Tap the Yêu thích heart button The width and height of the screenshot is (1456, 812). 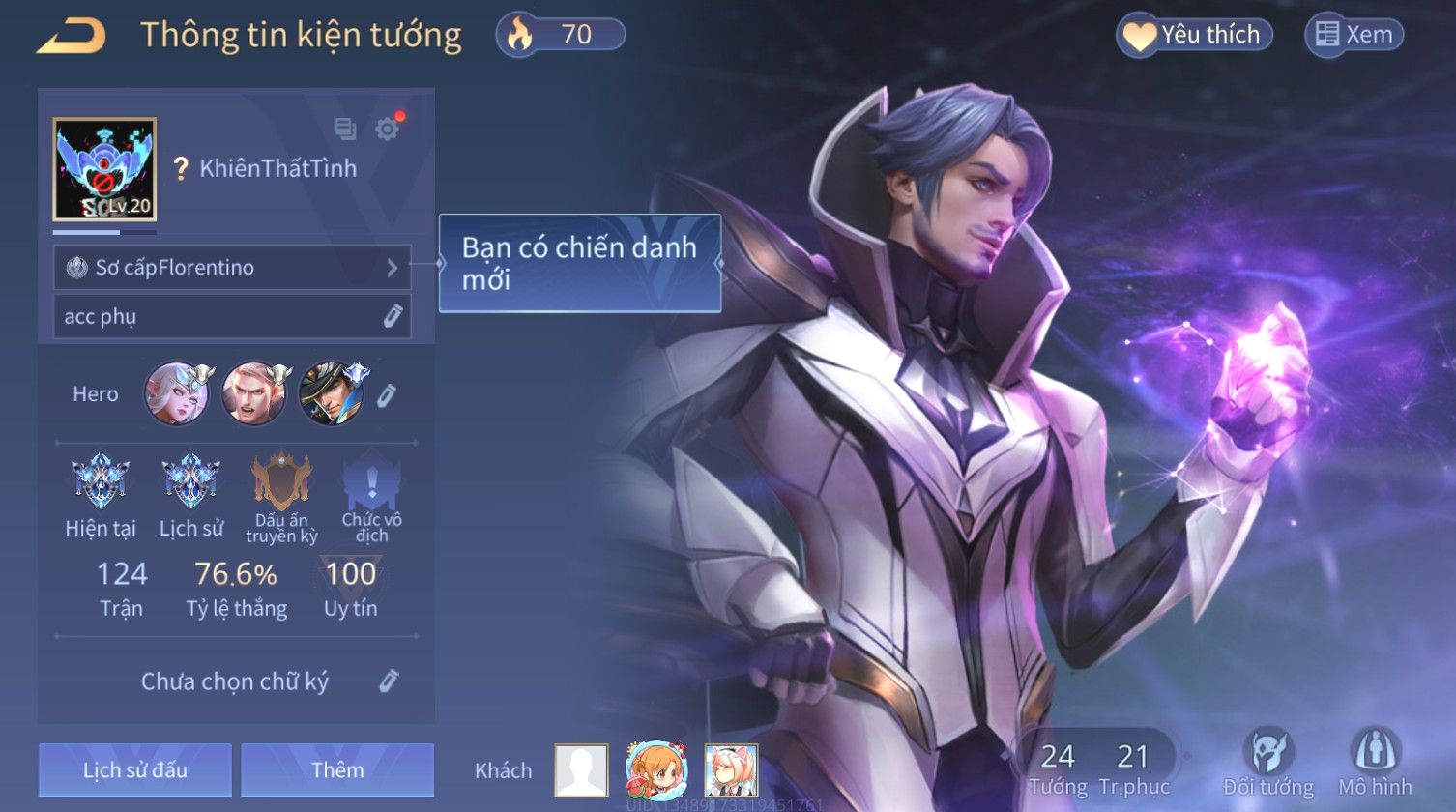tap(1195, 36)
